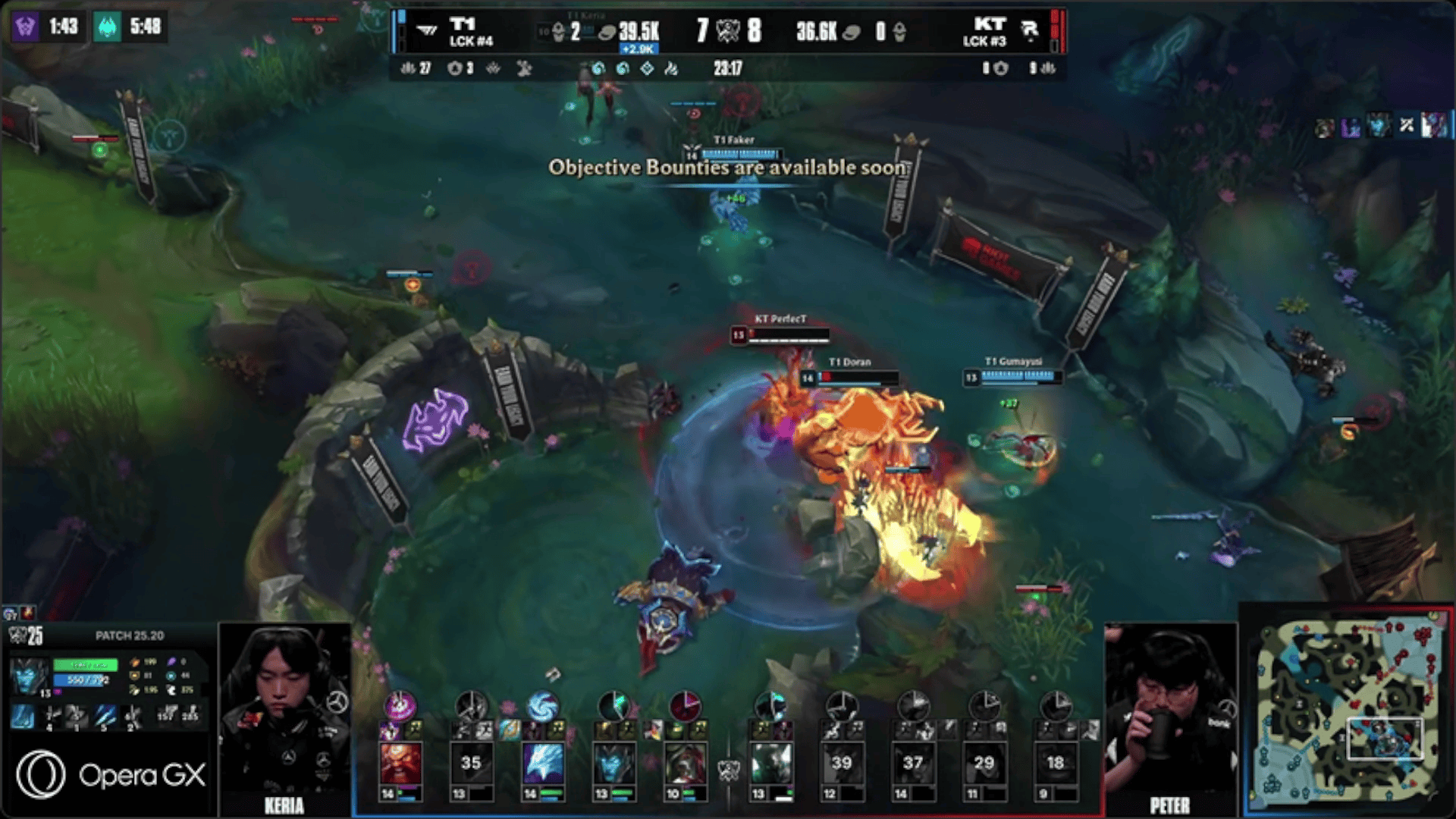Select the red bearded champion portrait

click(x=400, y=763)
